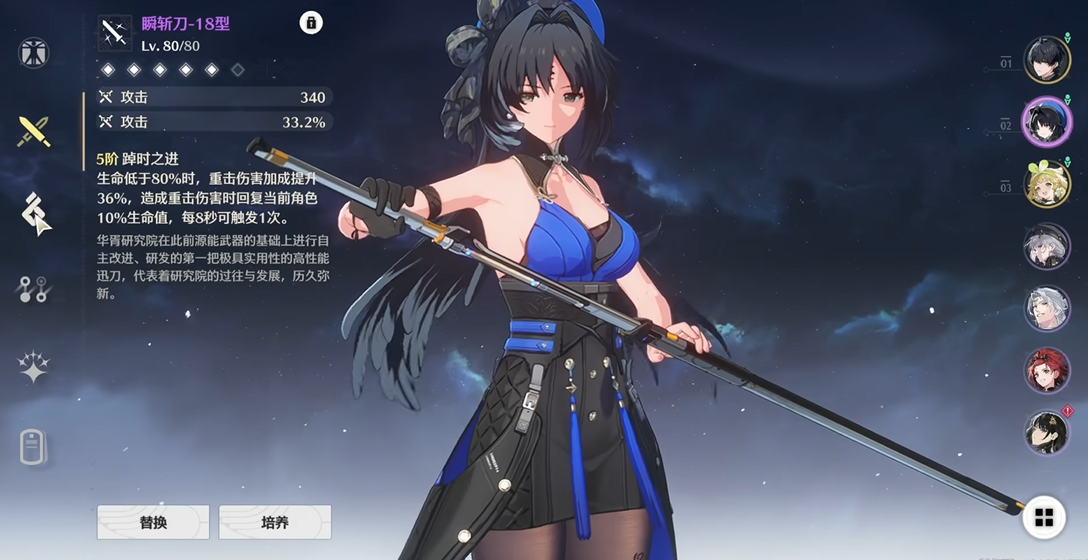Open the crossed swords weapon tab
Image resolution: width=1088 pixels, height=560 pixels.
[x=34, y=131]
